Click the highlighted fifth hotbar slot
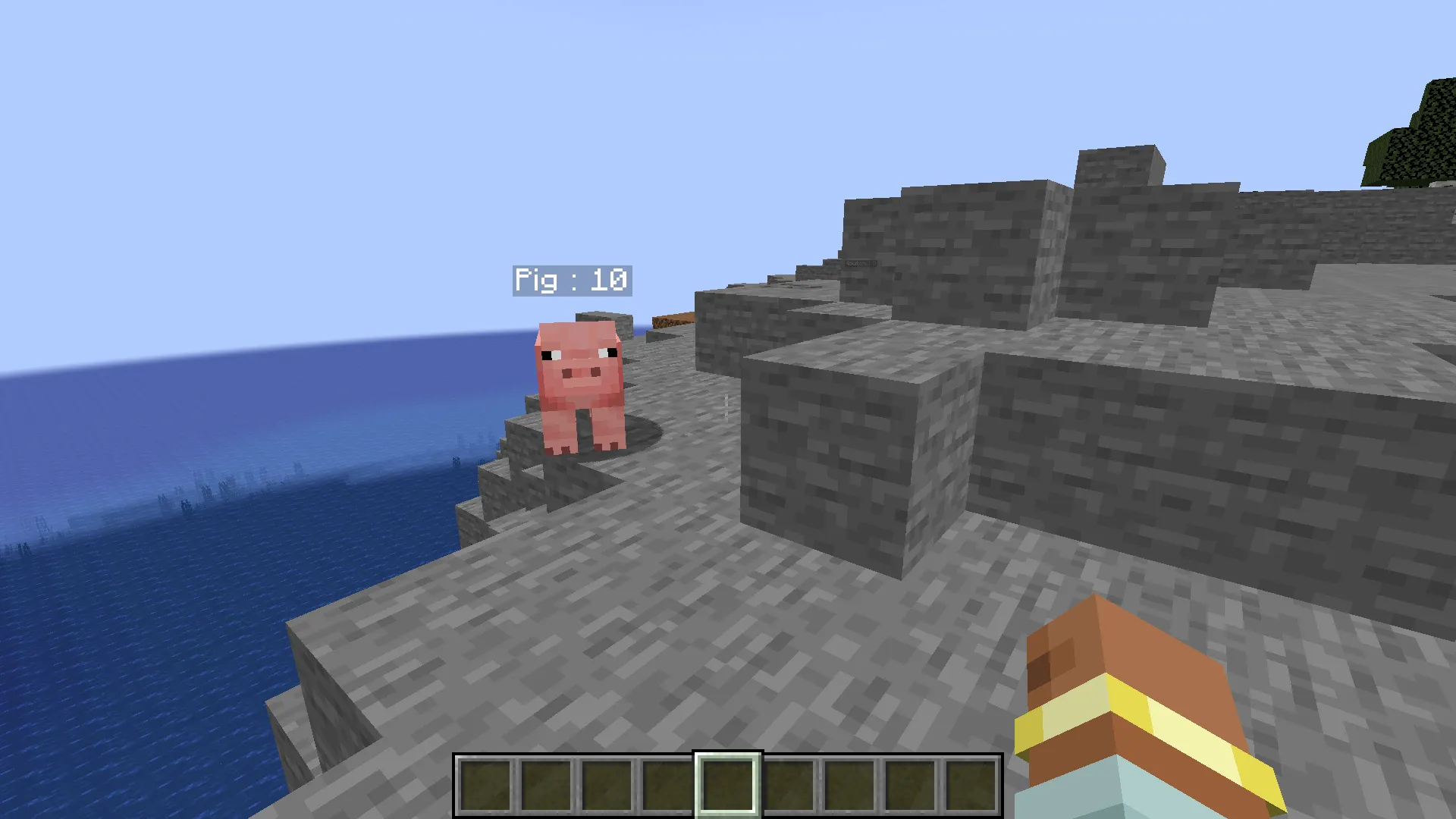 click(x=726, y=783)
